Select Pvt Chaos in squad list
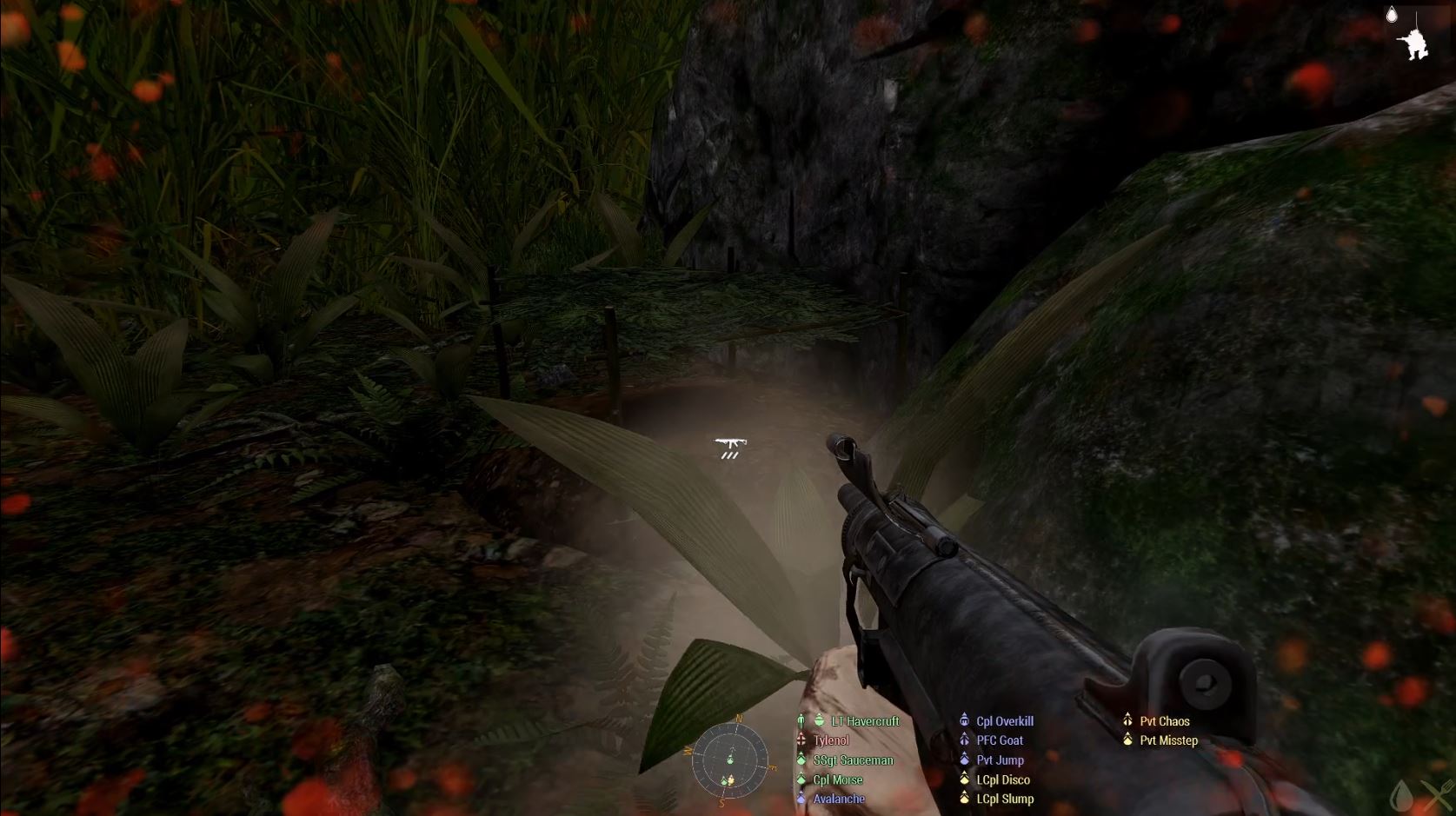Screen dimensions: 1456x816 coord(1164,721)
